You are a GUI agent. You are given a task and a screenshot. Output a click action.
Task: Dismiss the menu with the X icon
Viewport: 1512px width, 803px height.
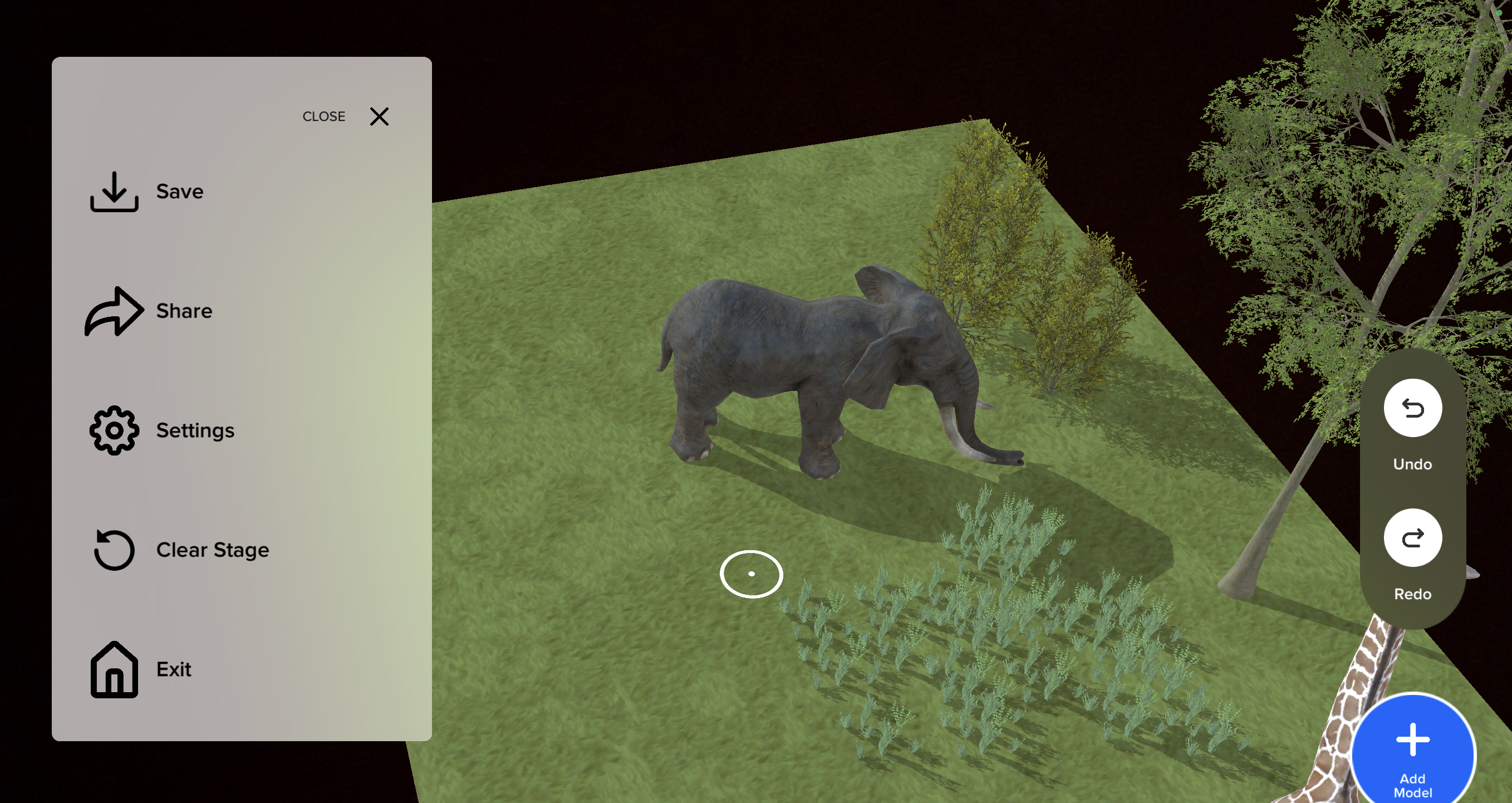coord(379,117)
